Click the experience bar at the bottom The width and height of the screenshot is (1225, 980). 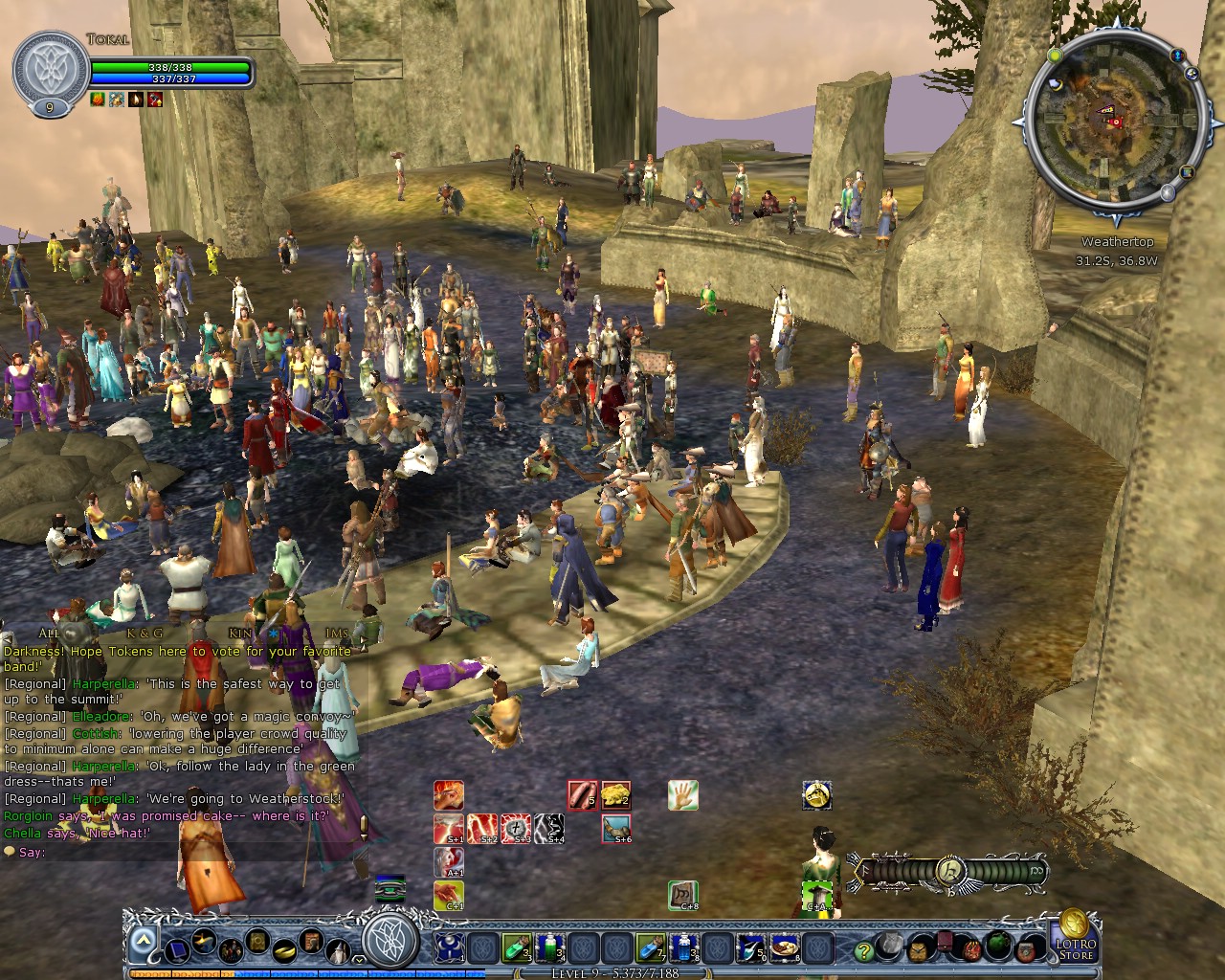click(x=612, y=973)
